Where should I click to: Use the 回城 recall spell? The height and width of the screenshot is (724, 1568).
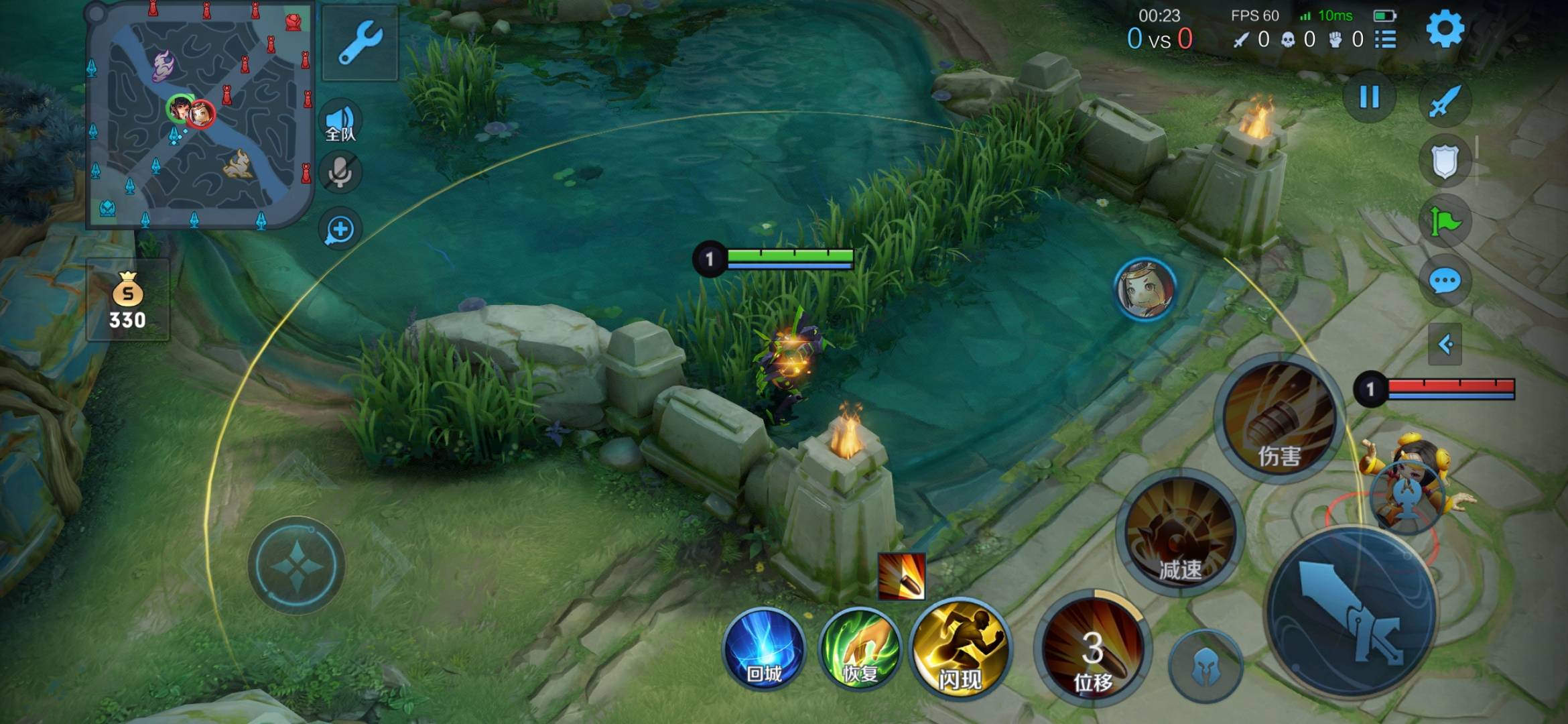click(764, 650)
